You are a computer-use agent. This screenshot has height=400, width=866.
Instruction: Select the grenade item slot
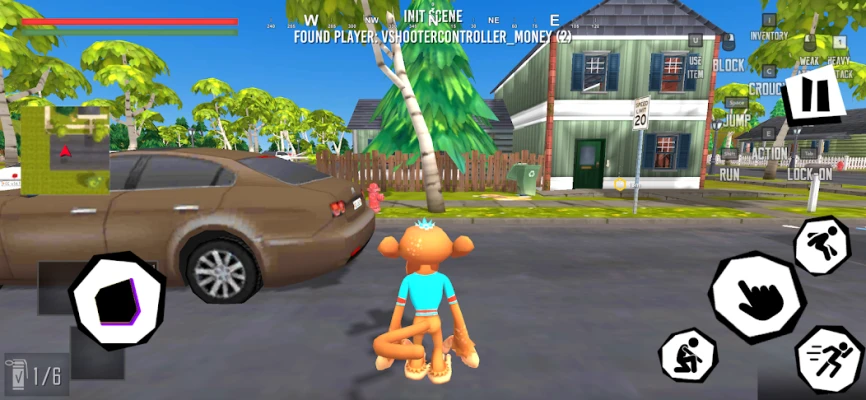(36, 376)
